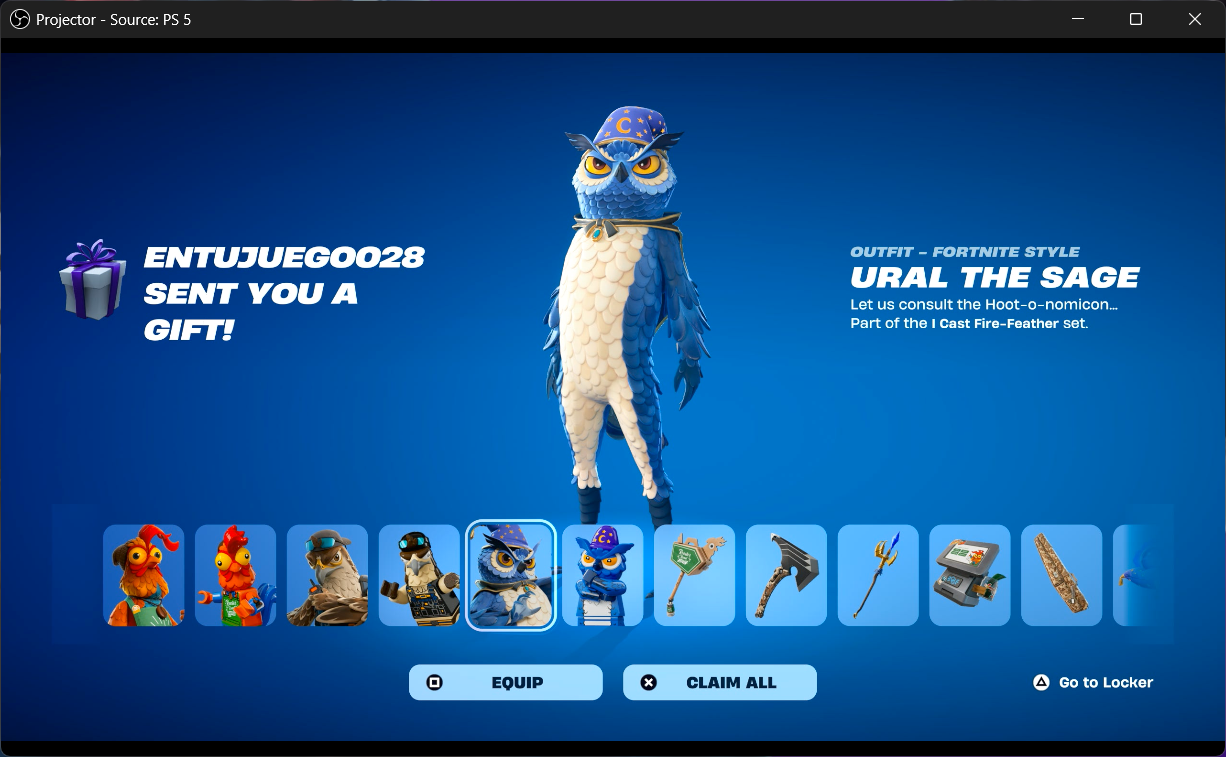Equip the Ural the Sage outfit

point(505,682)
